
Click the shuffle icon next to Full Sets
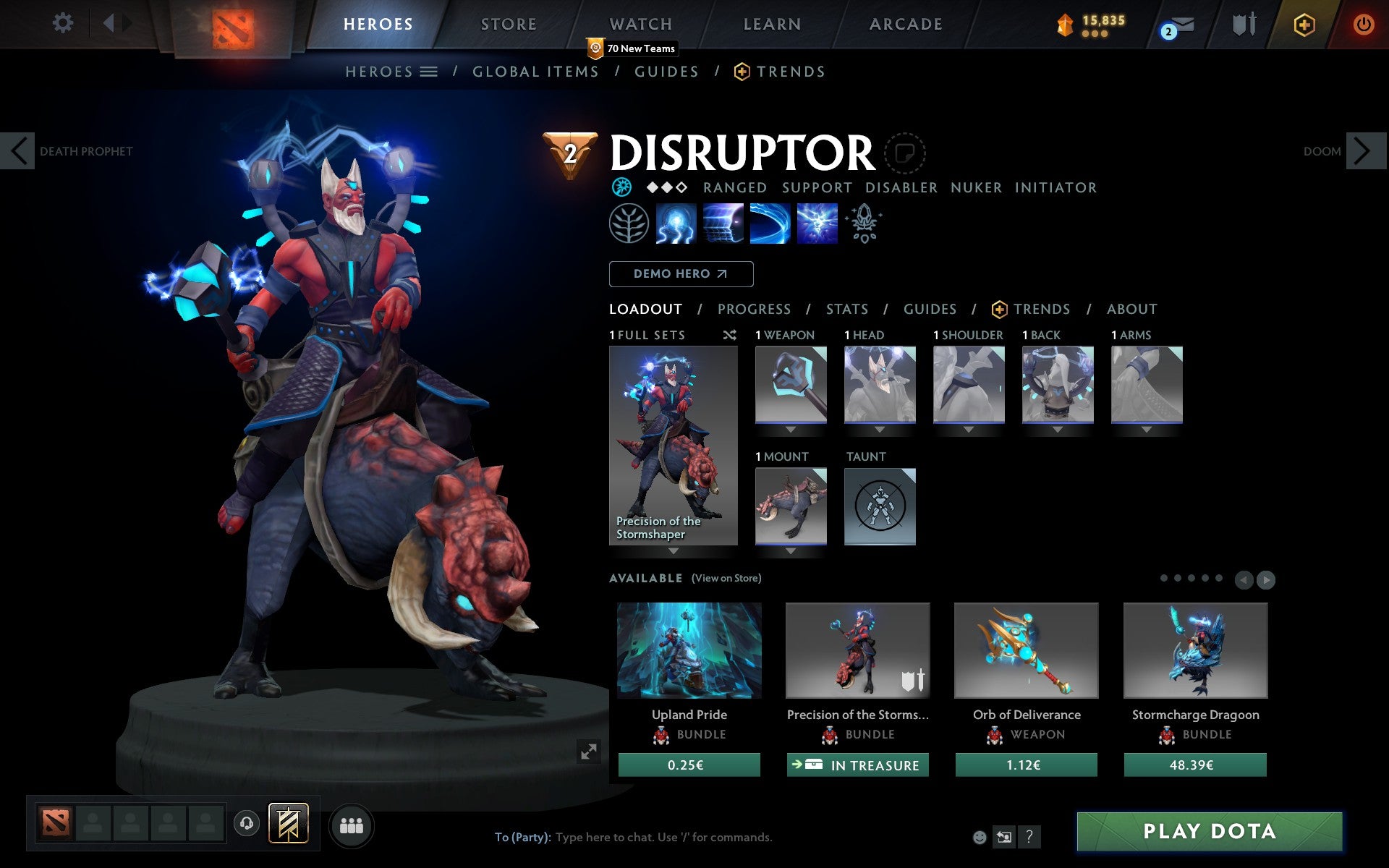[x=730, y=335]
